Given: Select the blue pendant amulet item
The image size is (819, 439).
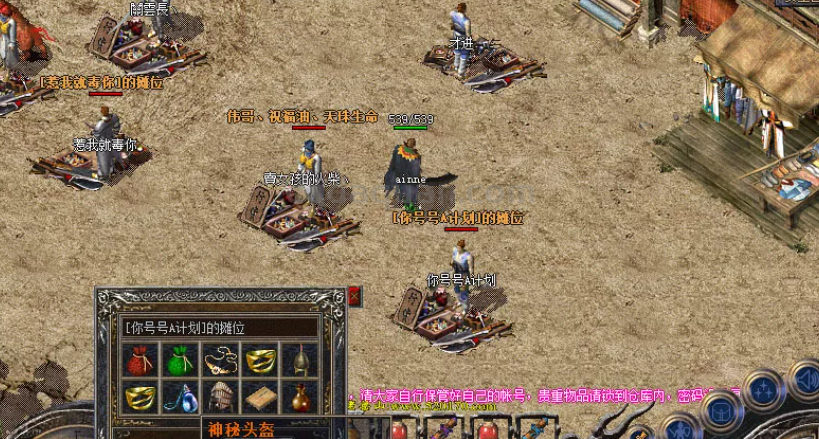Looking at the screenshot, I should [180, 398].
